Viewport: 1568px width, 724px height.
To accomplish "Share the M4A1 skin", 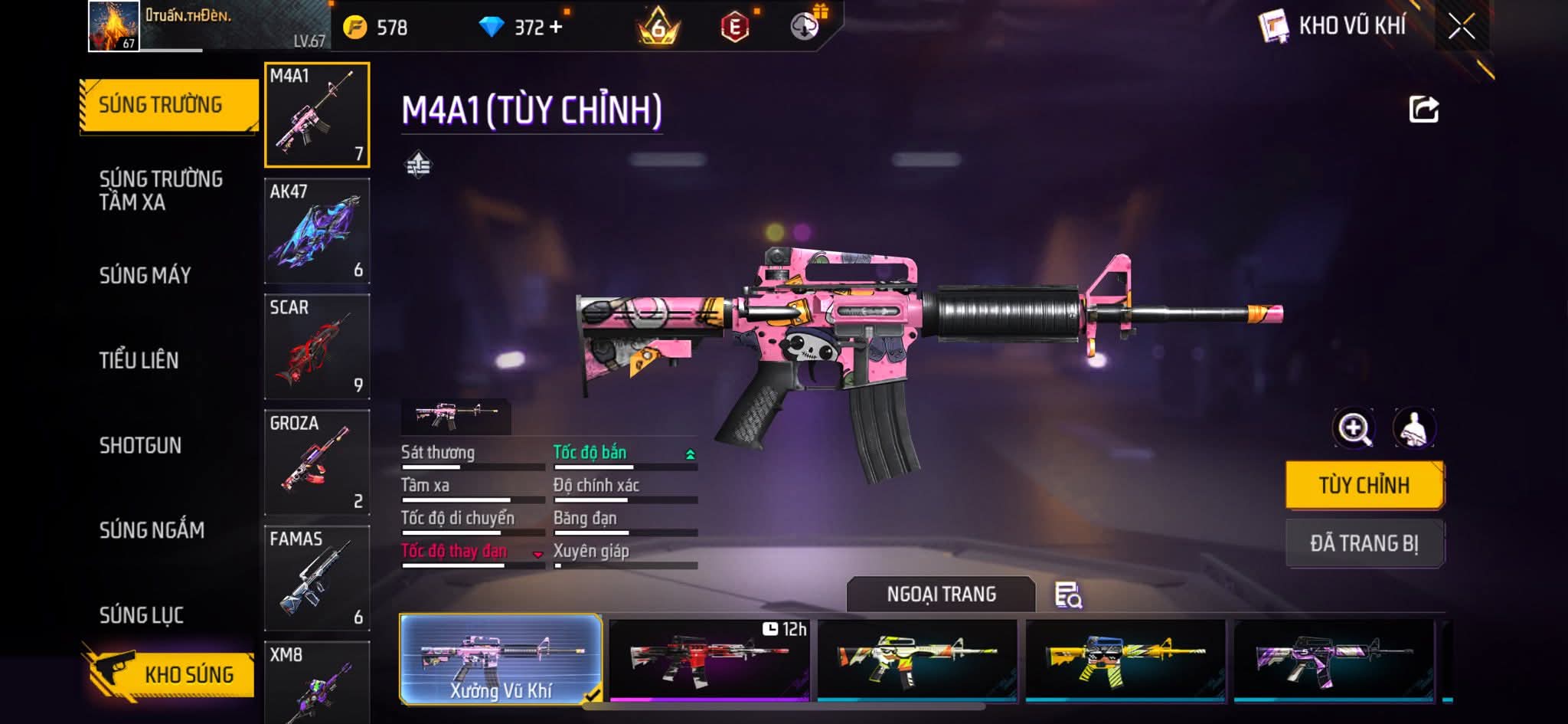I will (1423, 110).
